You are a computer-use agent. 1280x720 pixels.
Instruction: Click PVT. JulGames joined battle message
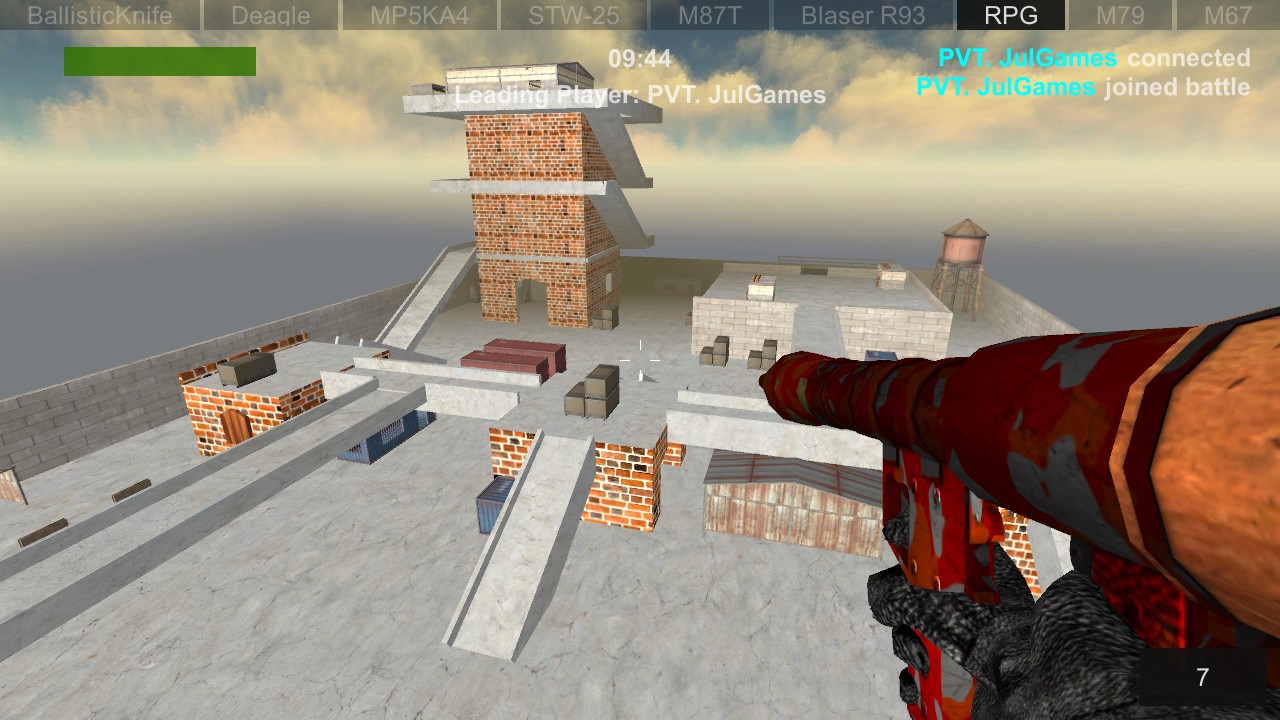tap(1083, 87)
